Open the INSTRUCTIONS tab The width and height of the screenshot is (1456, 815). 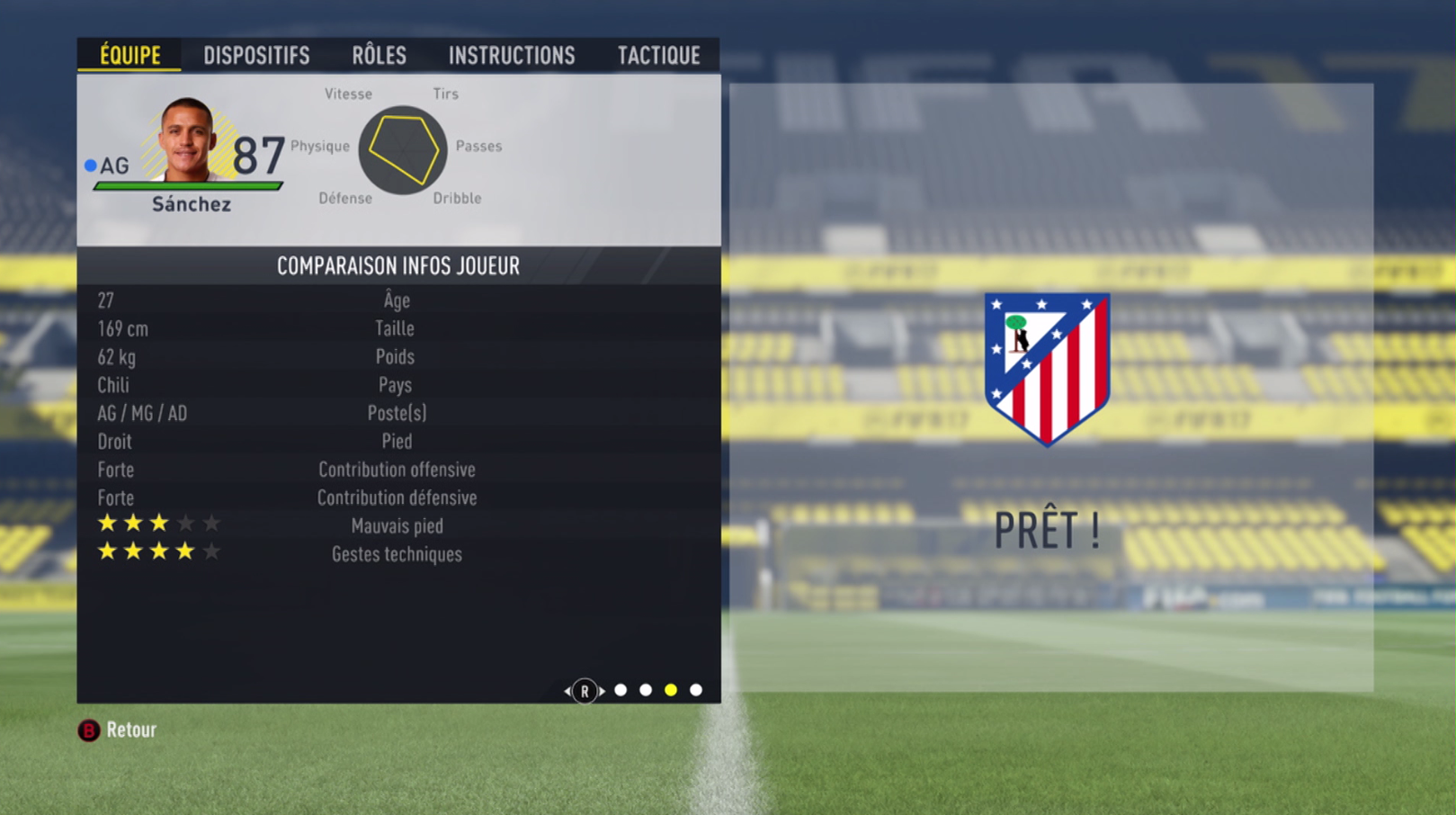point(512,55)
